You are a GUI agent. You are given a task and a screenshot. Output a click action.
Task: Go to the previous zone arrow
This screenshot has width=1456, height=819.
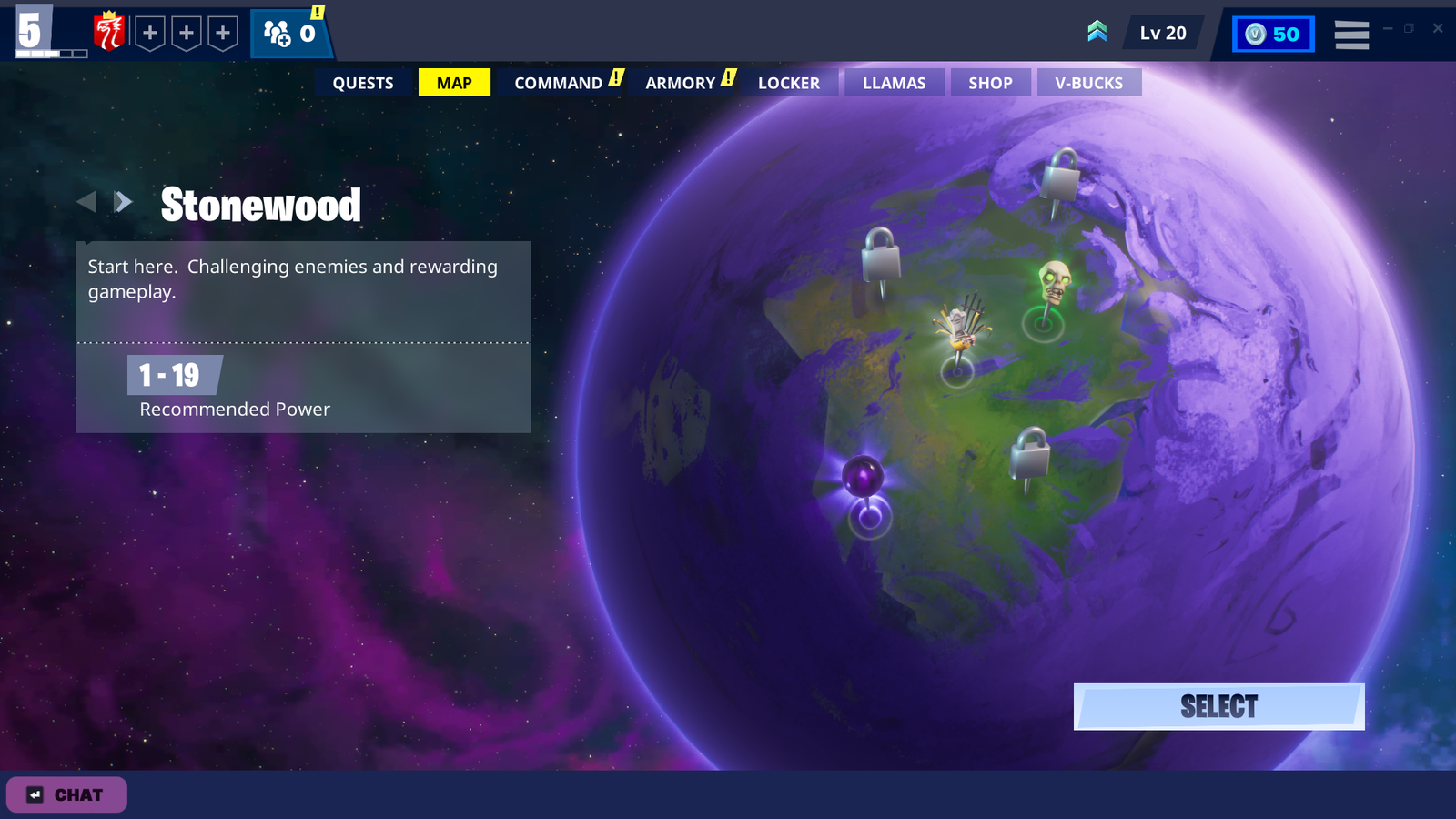(86, 202)
